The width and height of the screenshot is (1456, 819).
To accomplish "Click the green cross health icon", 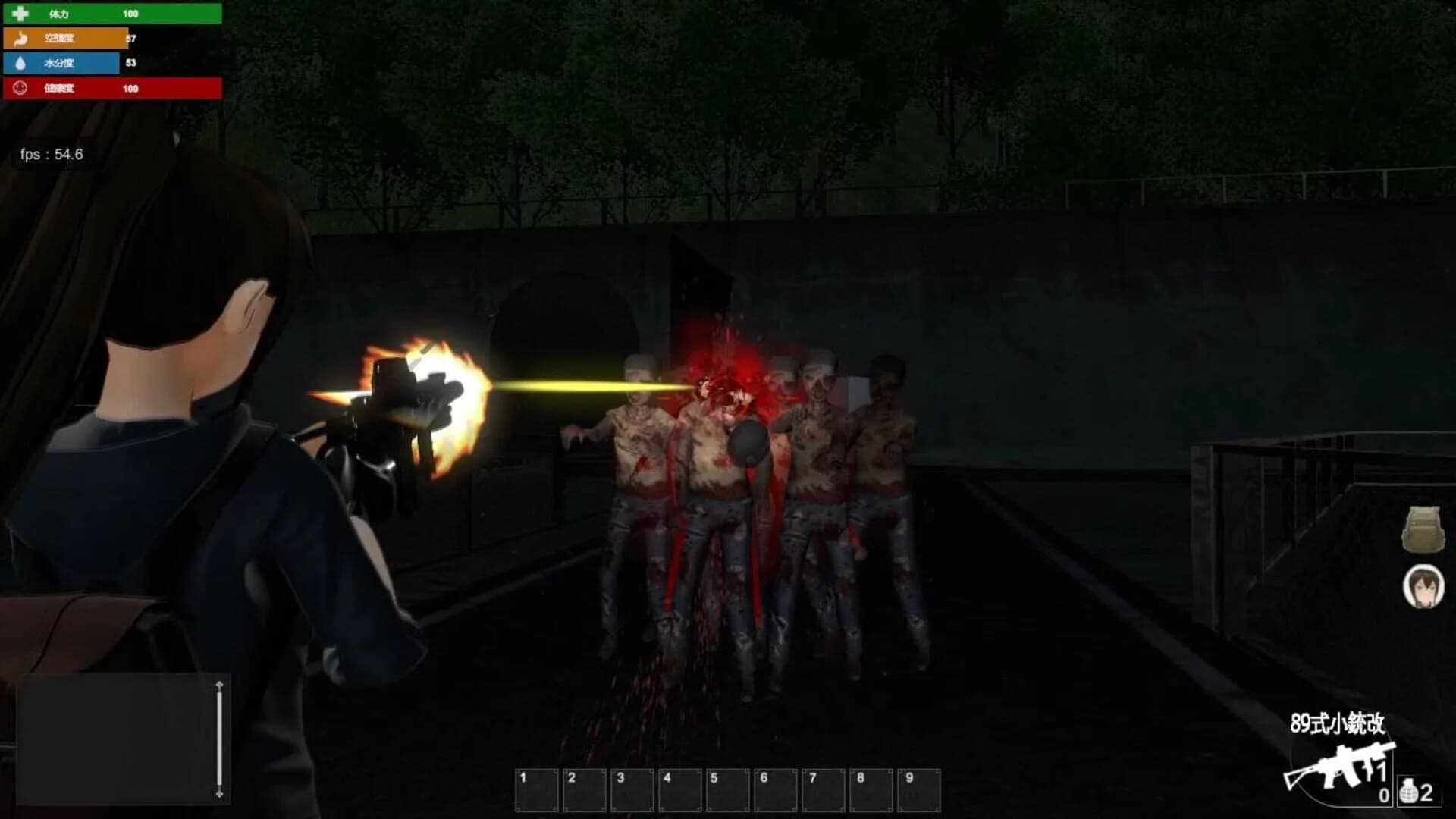I will (20, 12).
